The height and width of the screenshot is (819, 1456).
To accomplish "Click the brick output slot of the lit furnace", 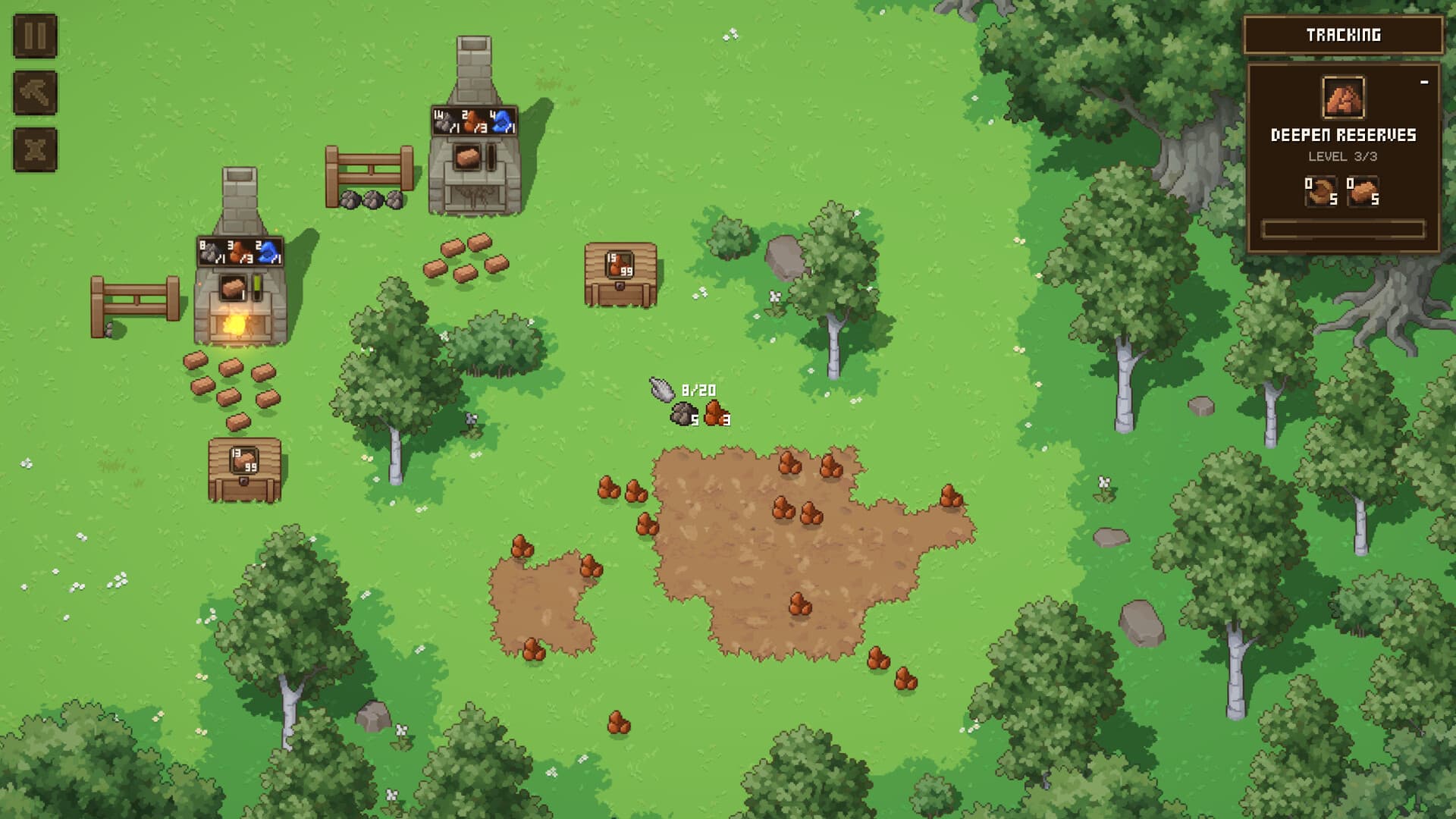I will (x=234, y=288).
